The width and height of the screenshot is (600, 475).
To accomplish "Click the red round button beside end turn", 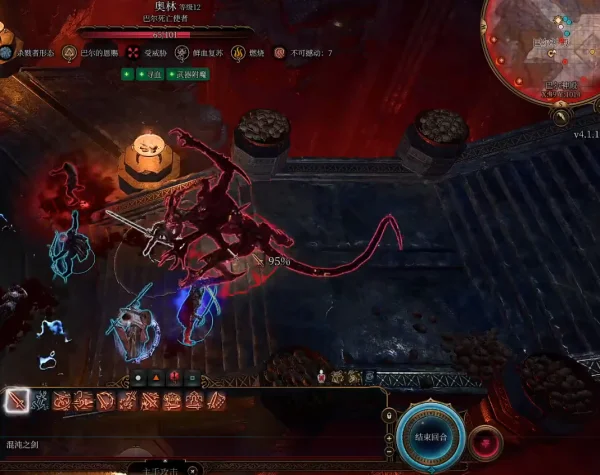I will pyautogui.click(x=487, y=440).
